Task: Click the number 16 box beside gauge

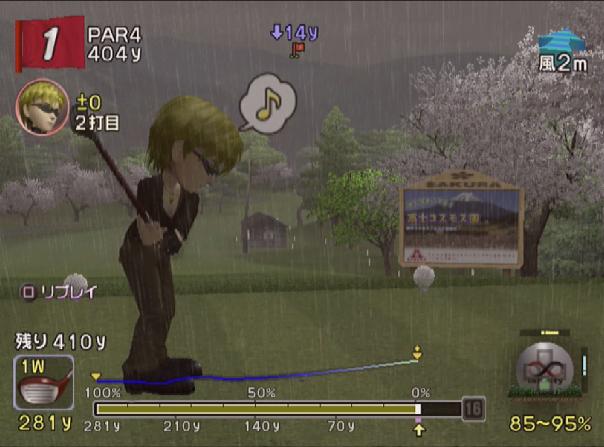Action: tap(472, 408)
